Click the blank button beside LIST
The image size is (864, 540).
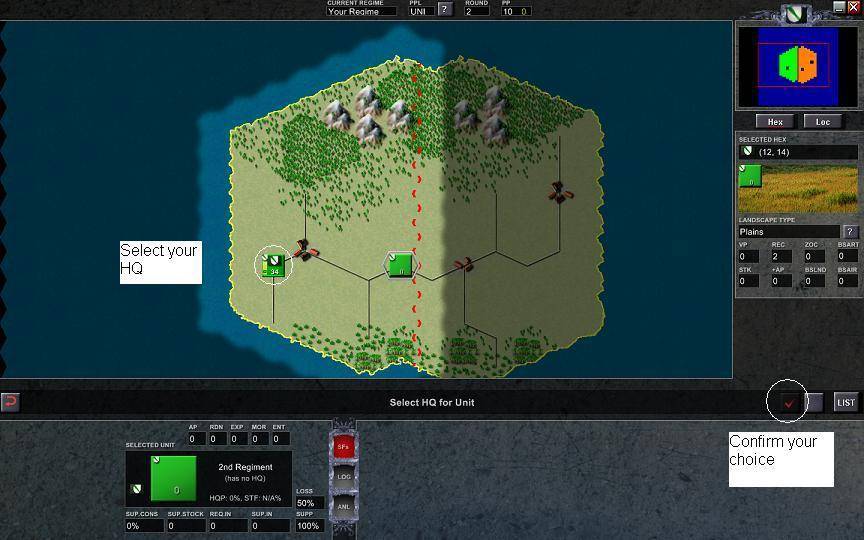[815, 402]
